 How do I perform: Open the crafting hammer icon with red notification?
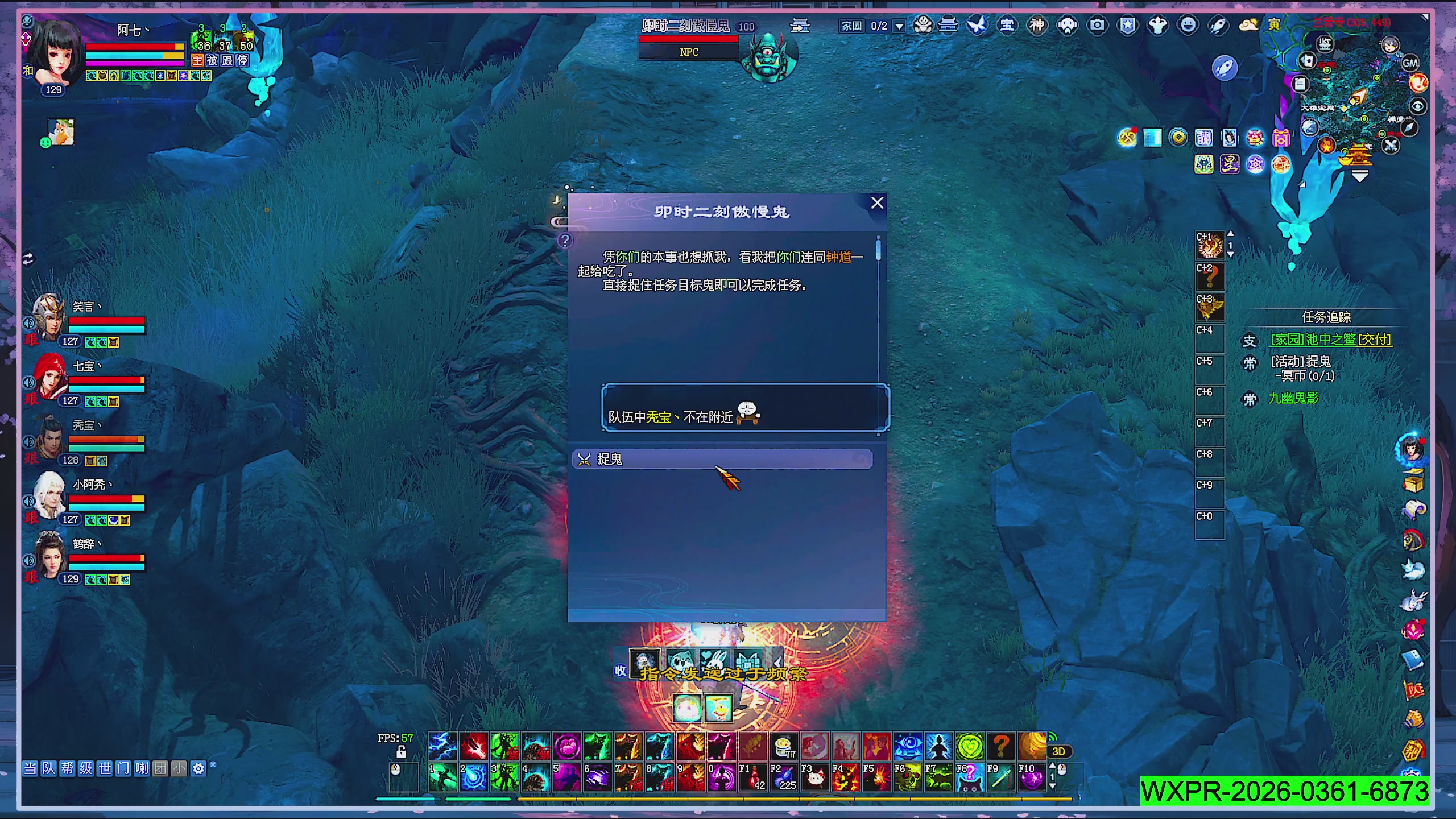[x=1127, y=138]
